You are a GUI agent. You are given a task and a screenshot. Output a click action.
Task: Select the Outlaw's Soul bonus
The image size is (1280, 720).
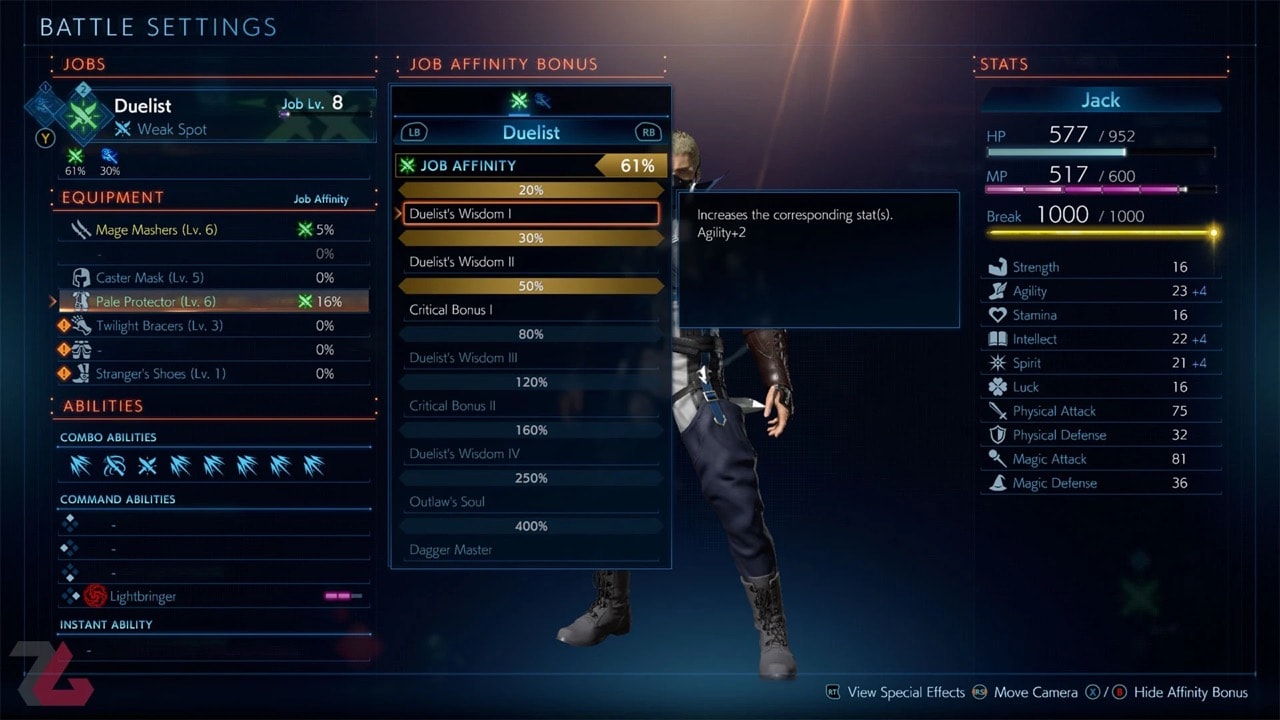coord(530,502)
